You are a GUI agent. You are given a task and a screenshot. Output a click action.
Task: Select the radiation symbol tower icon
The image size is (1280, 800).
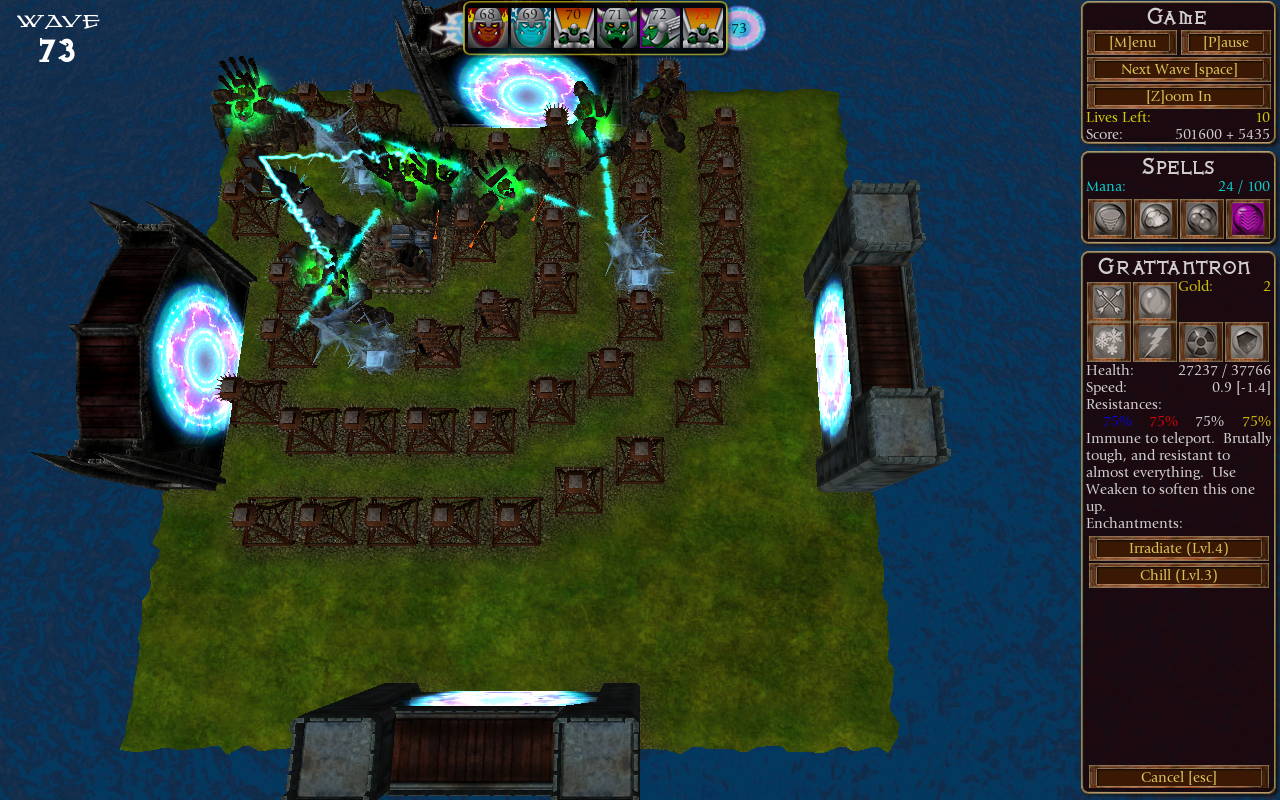[x=1201, y=342]
